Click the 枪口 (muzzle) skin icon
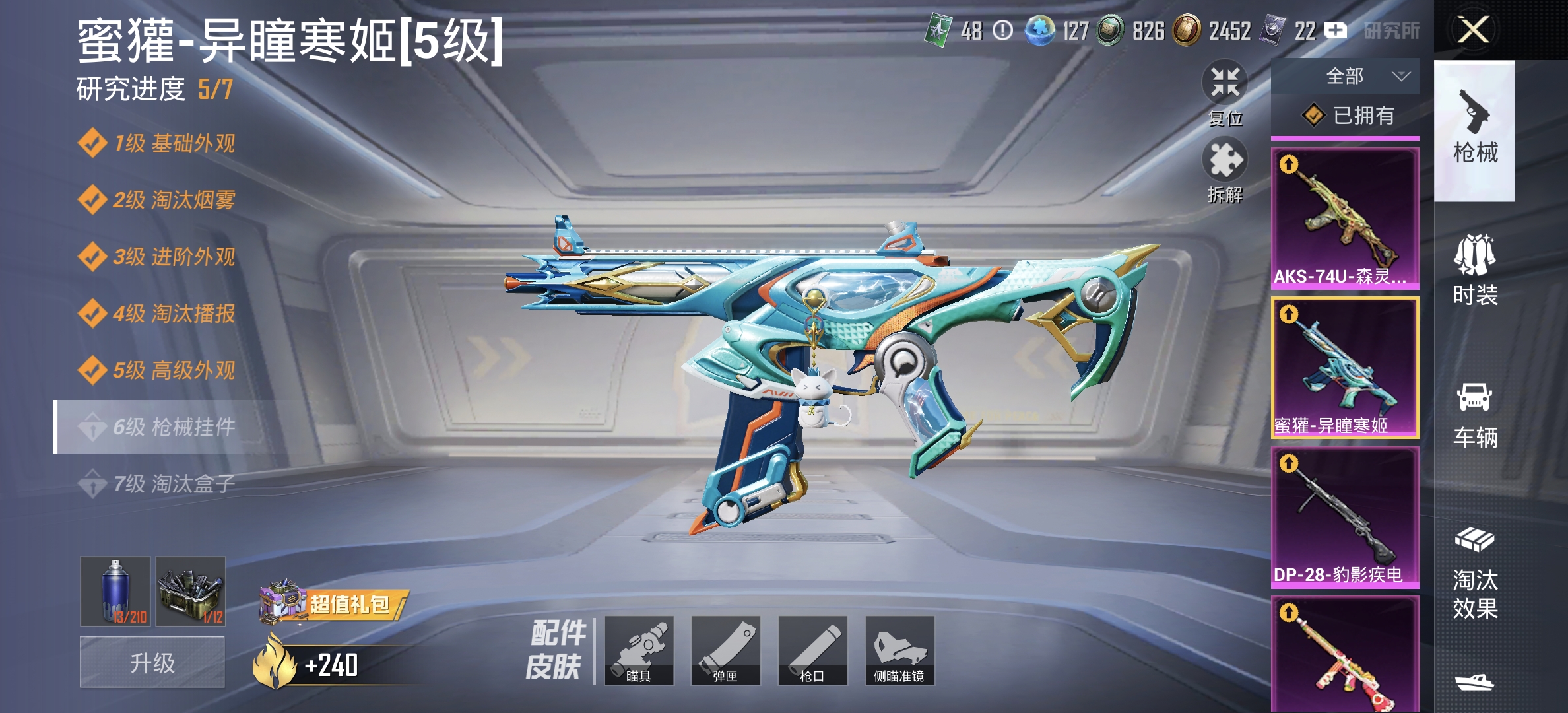Viewport: 1568px width, 713px height. (814, 650)
